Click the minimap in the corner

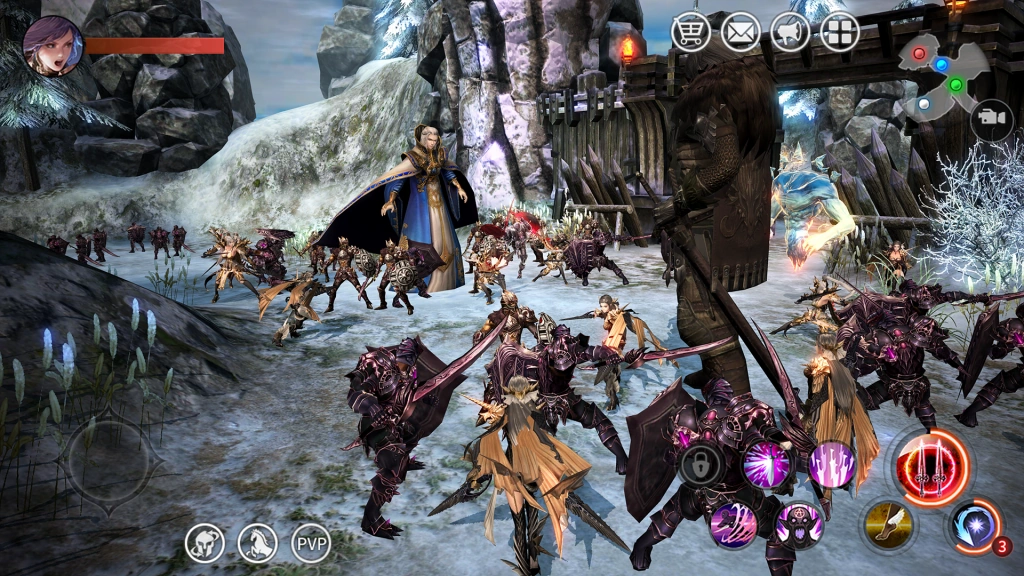[x=941, y=76]
